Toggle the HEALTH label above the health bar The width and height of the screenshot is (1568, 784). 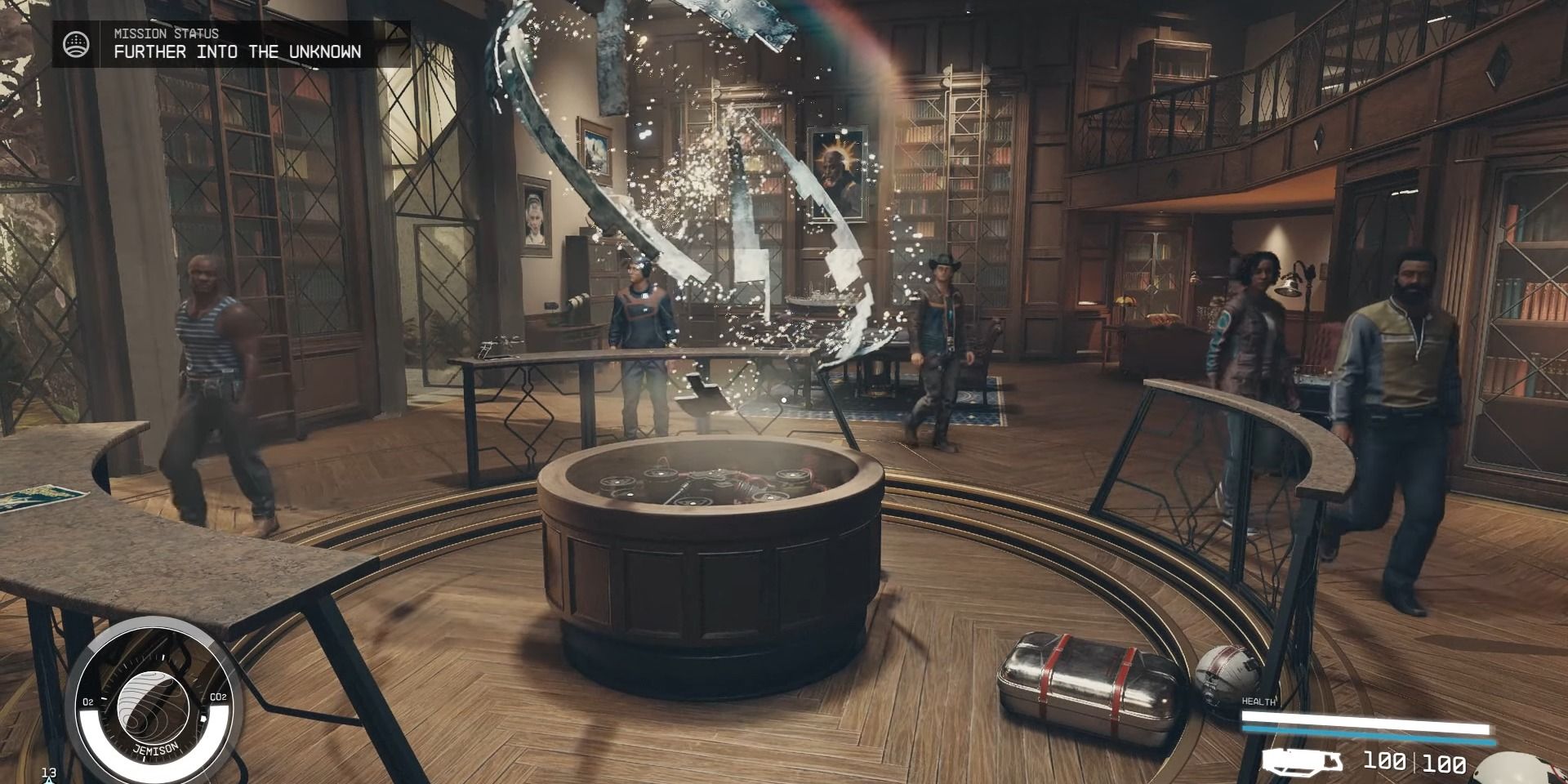pyautogui.click(x=1259, y=700)
